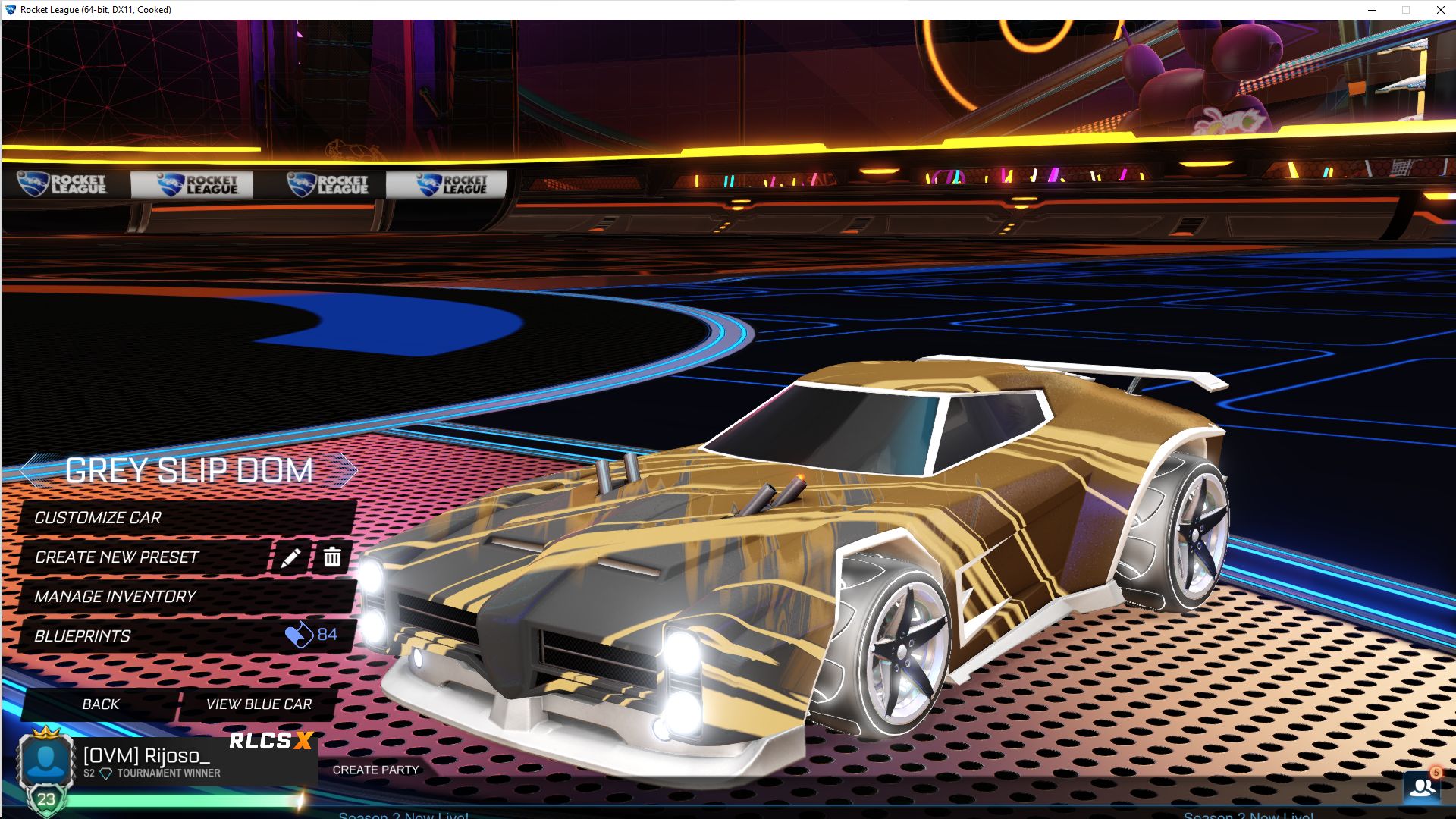Click the RLCS X logo
The image size is (1456, 819).
[271, 742]
